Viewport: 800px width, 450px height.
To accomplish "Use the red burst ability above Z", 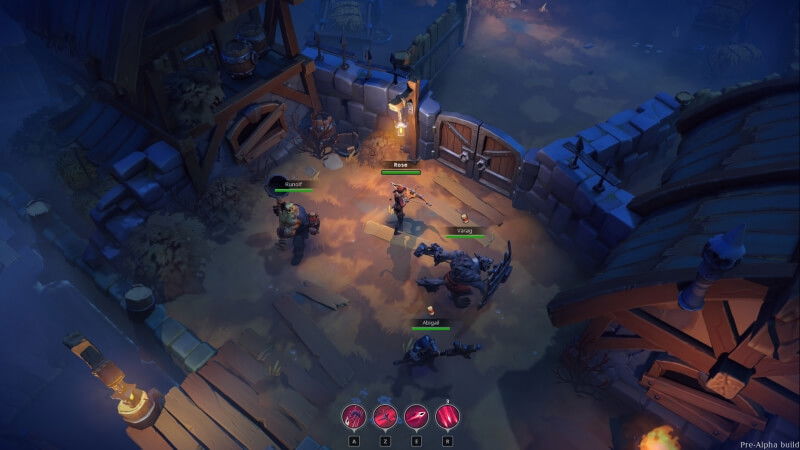I will [385, 415].
